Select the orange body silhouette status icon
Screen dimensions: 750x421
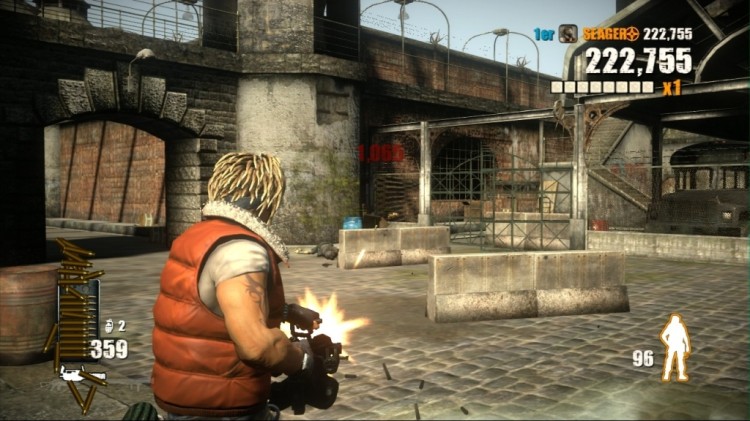point(677,348)
